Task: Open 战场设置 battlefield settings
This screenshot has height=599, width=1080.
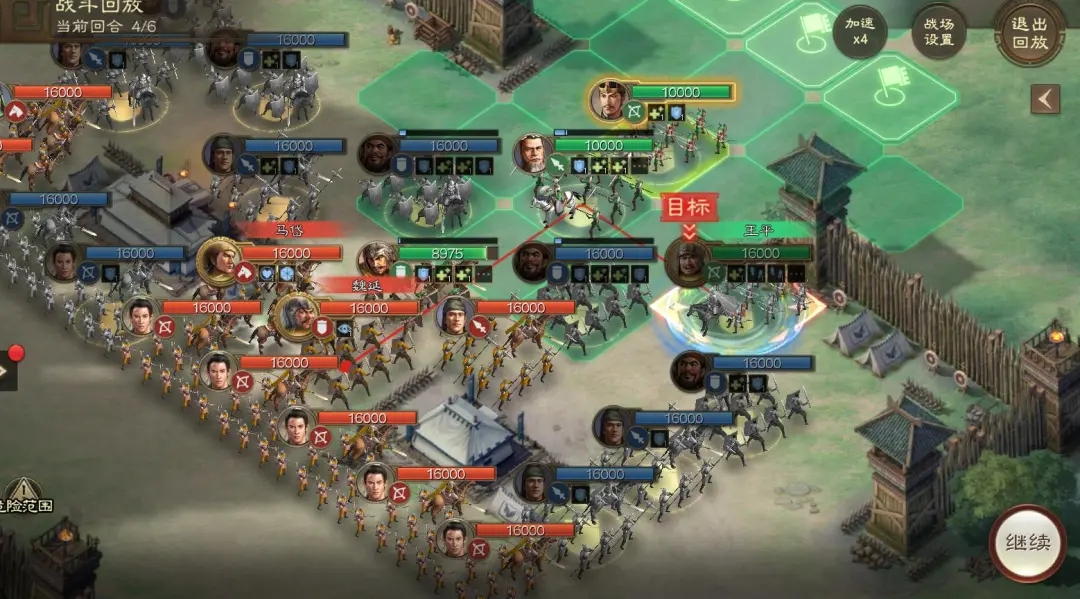Action: tap(938, 32)
